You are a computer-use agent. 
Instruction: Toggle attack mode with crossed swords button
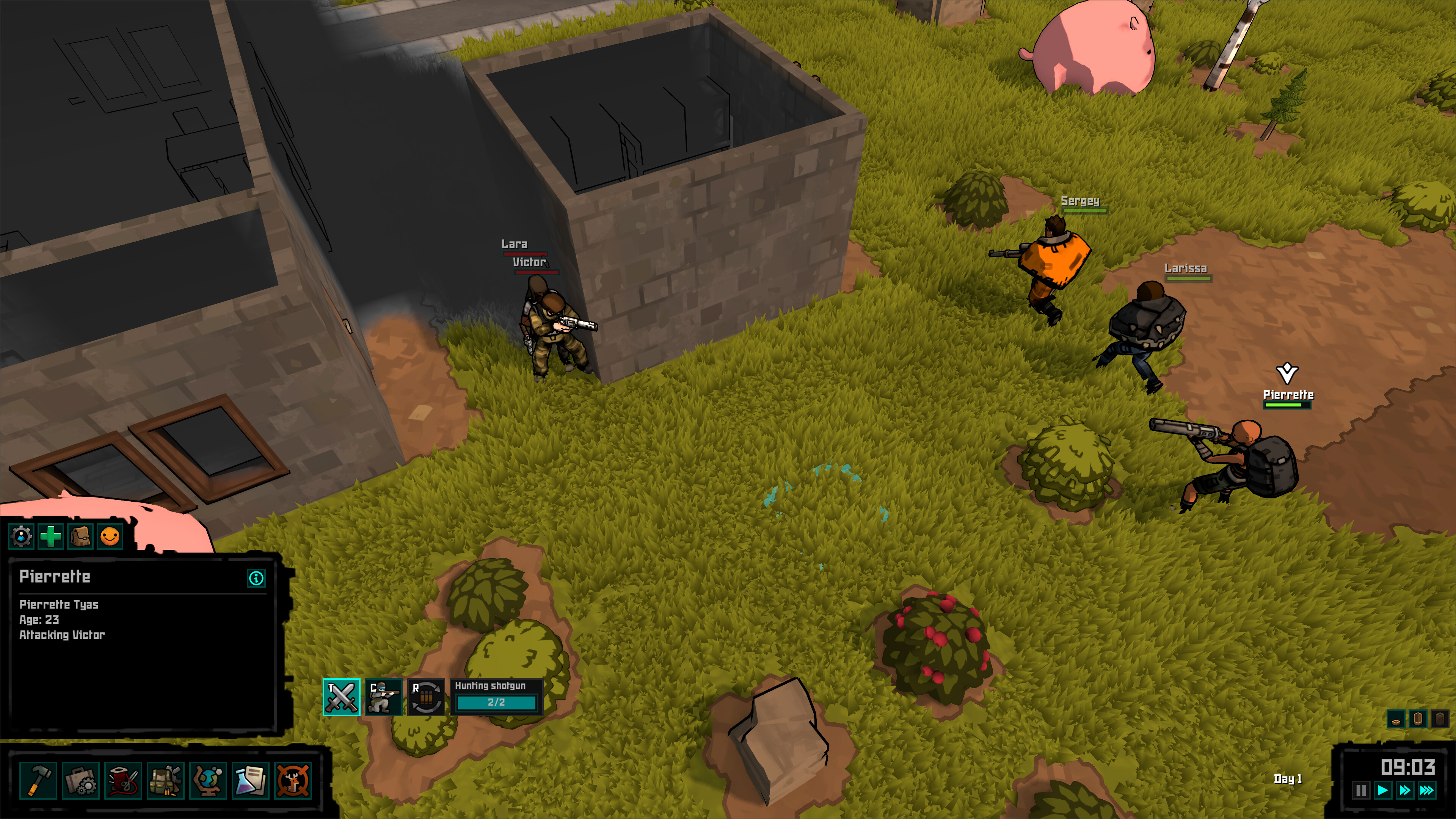[341, 698]
